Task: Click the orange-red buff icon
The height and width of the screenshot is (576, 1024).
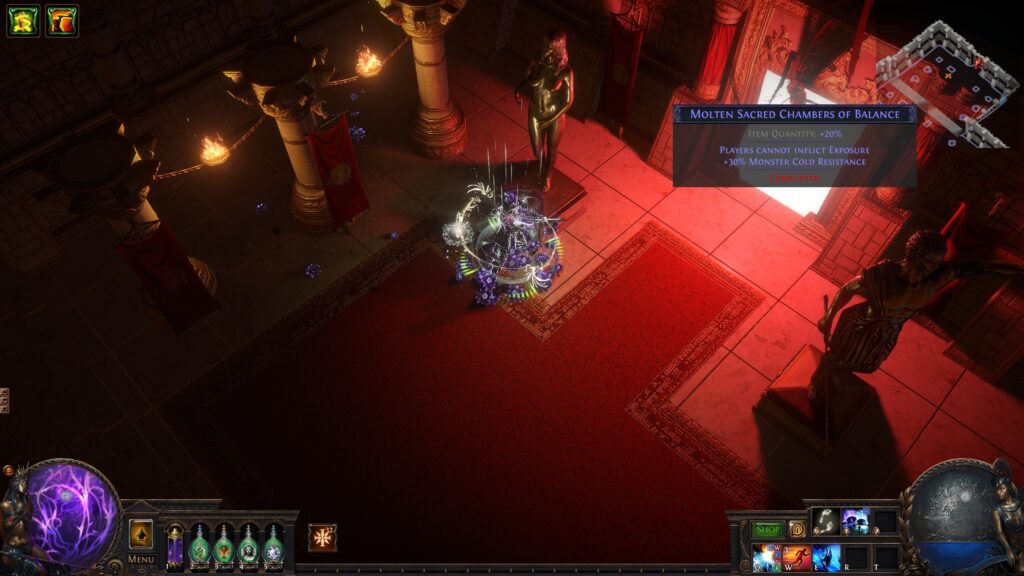Action: pyautogui.click(x=61, y=21)
